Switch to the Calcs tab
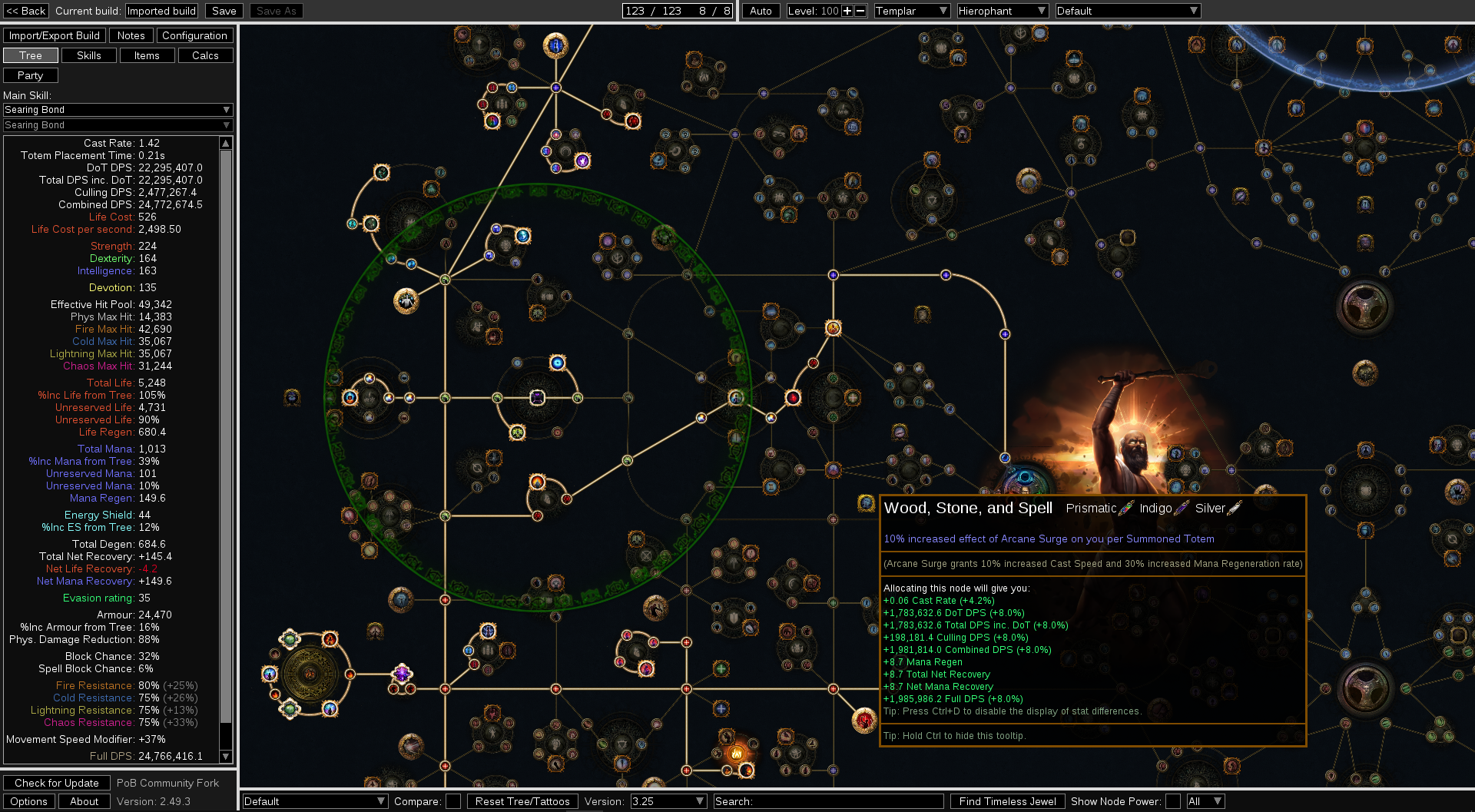The image size is (1475, 812). 205,55
